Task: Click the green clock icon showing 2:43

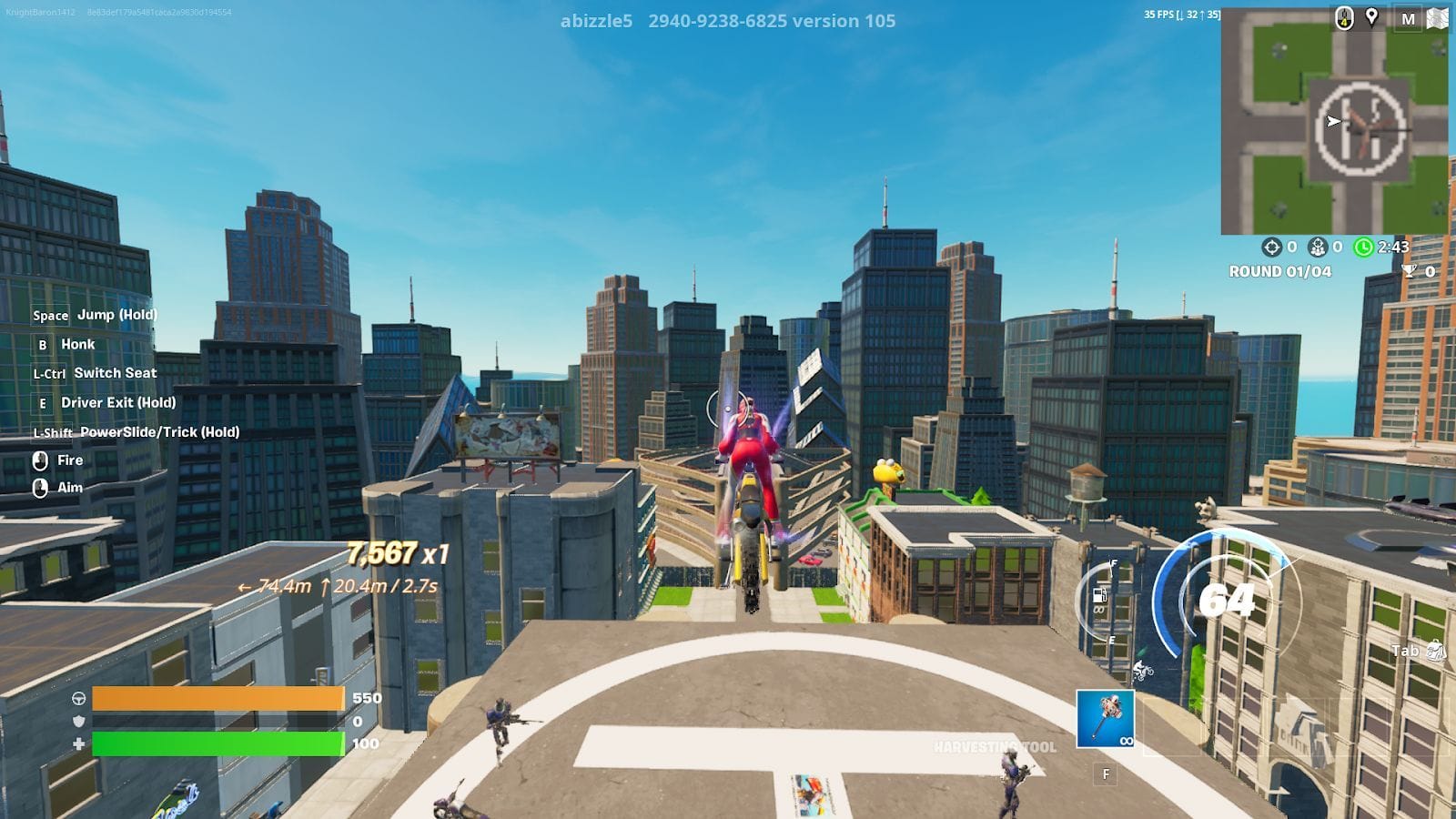Action: pyautogui.click(x=1362, y=246)
